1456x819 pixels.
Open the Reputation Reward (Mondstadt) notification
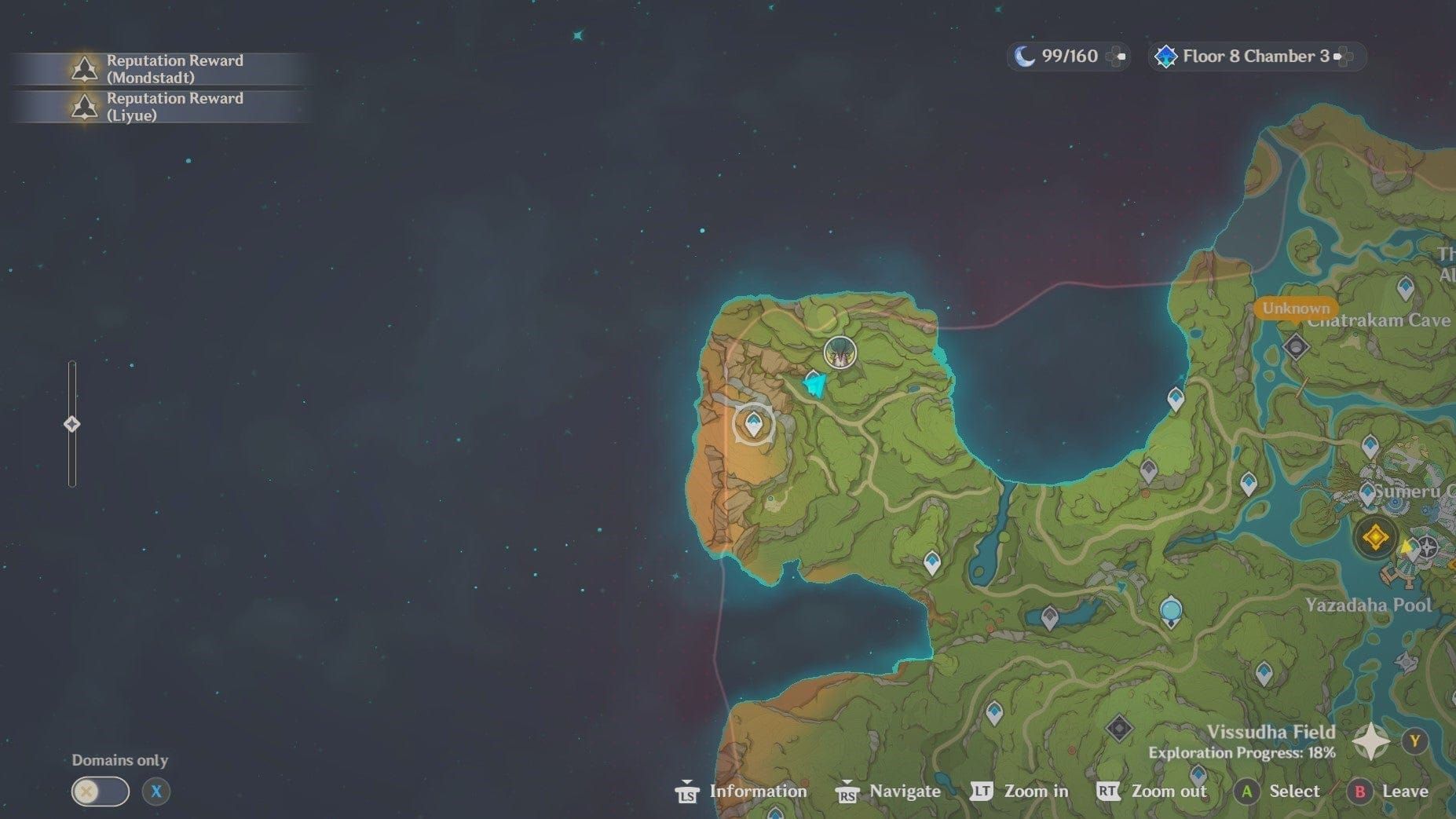[x=173, y=68]
